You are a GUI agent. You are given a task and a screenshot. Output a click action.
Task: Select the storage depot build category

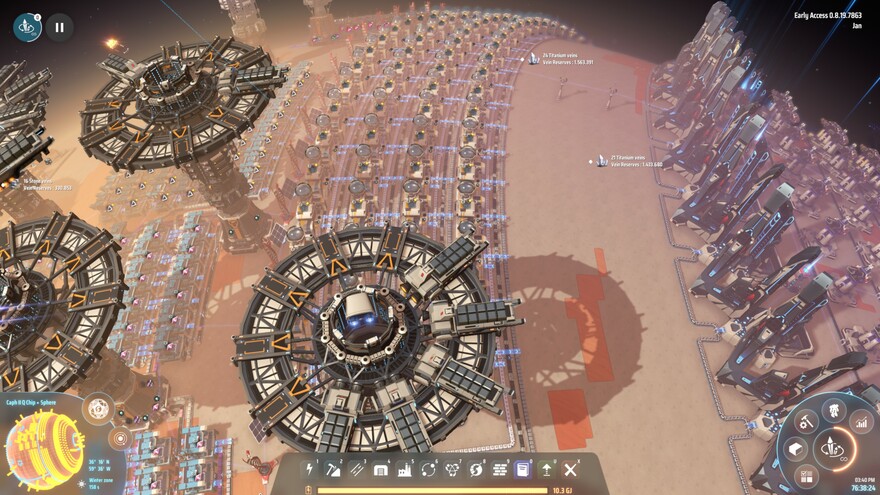[381, 468]
